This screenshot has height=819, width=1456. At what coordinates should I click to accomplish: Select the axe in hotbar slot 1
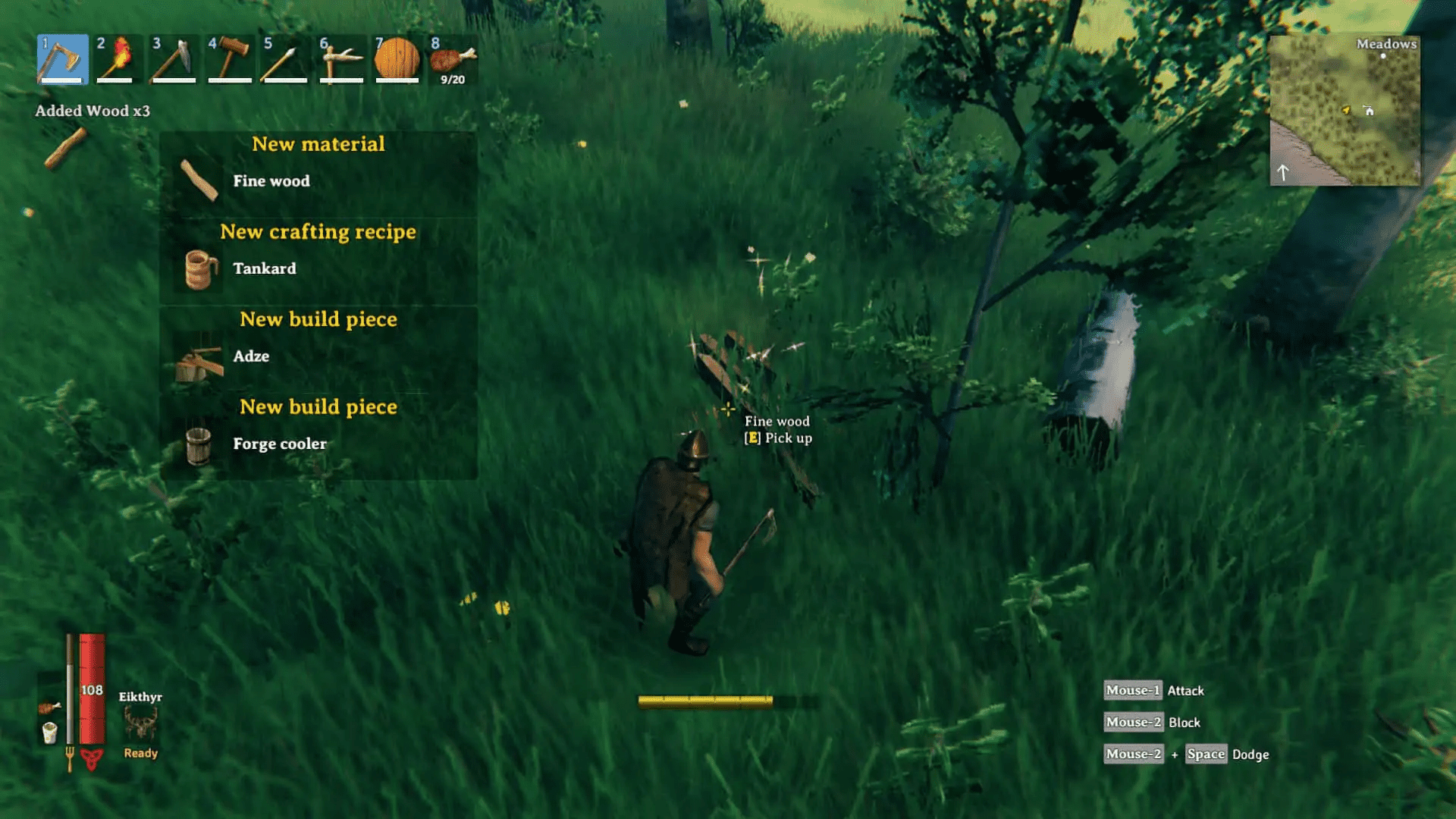61,59
